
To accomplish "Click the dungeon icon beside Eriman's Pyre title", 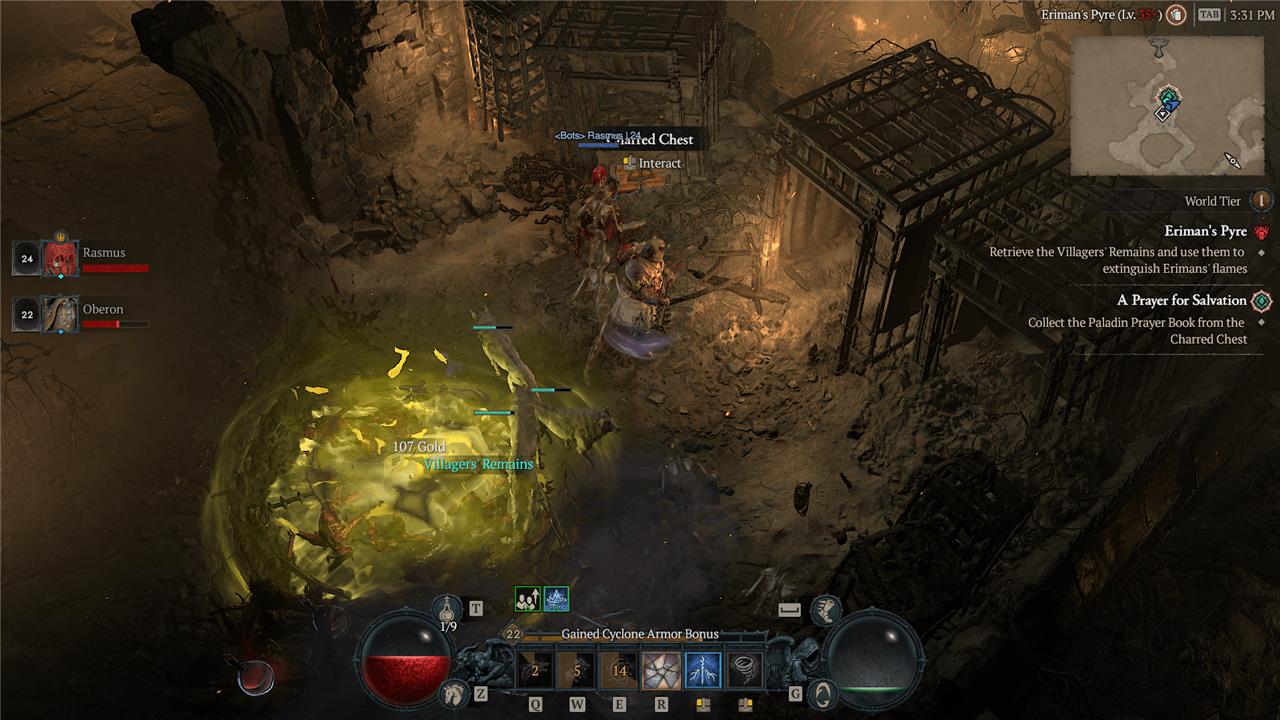I will [1177, 15].
